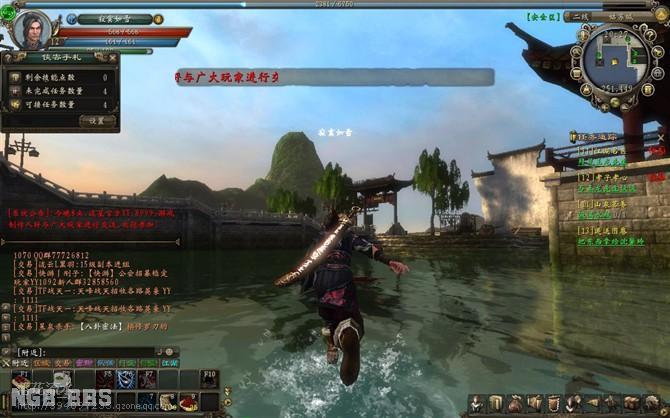The image size is (670, 418).
Task: Switch to the 交易 chat channel tab
Action: click(x=62, y=363)
